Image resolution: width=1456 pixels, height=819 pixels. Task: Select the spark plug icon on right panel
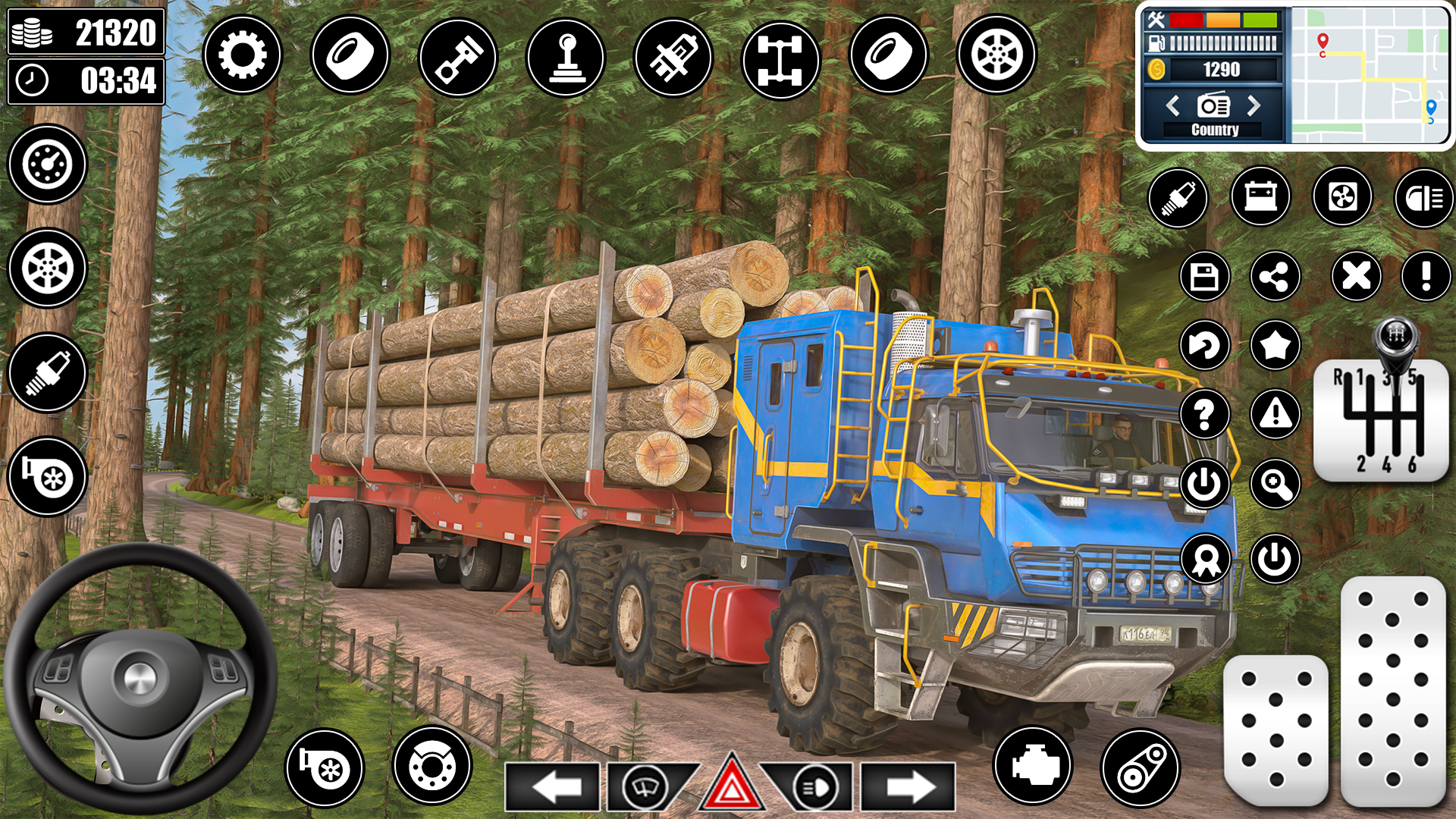click(1178, 197)
